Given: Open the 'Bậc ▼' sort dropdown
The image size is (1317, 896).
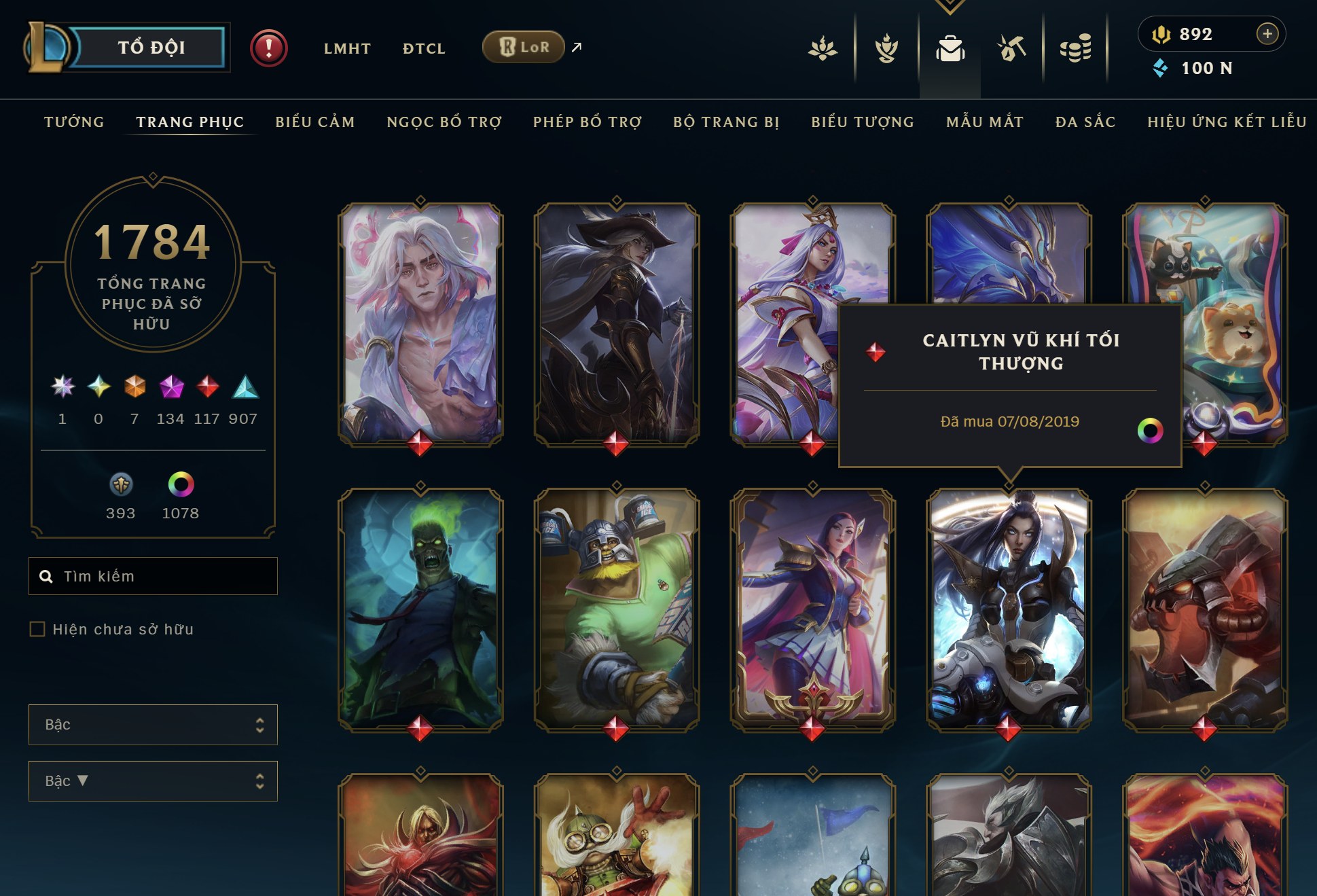Looking at the screenshot, I should pos(152,781).
